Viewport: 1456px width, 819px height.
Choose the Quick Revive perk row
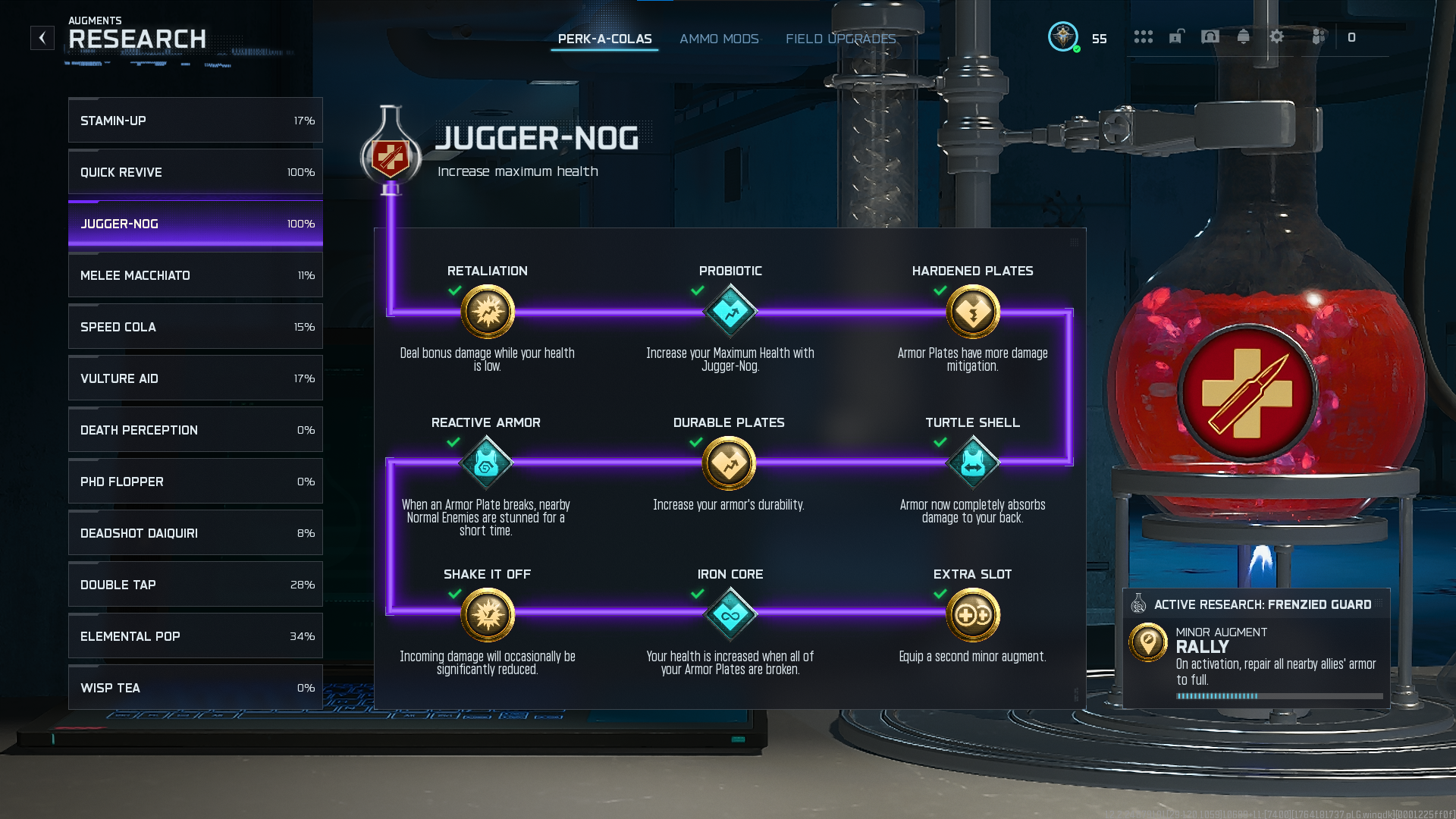pos(195,172)
